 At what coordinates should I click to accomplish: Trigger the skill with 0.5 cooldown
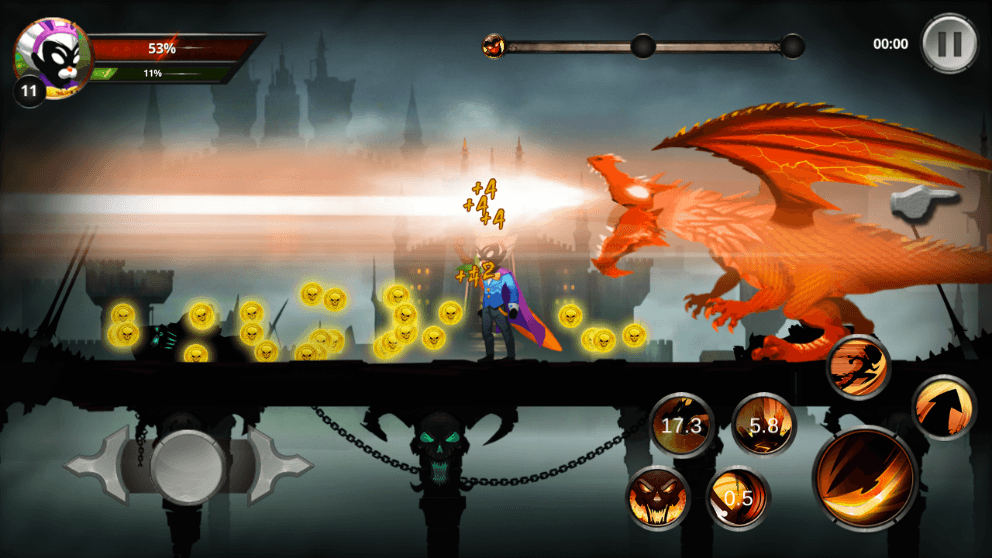(738, 497)
